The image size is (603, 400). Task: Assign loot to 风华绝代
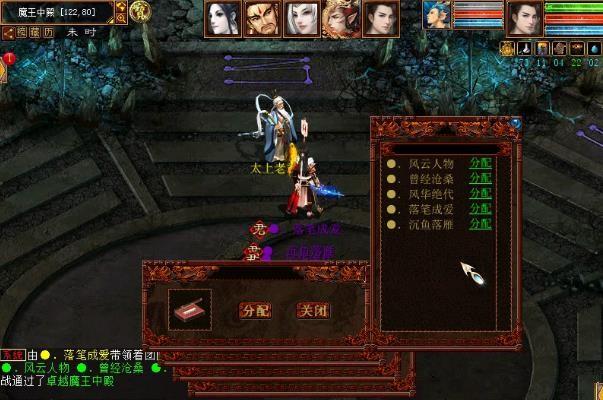click(x=480, y=193)
